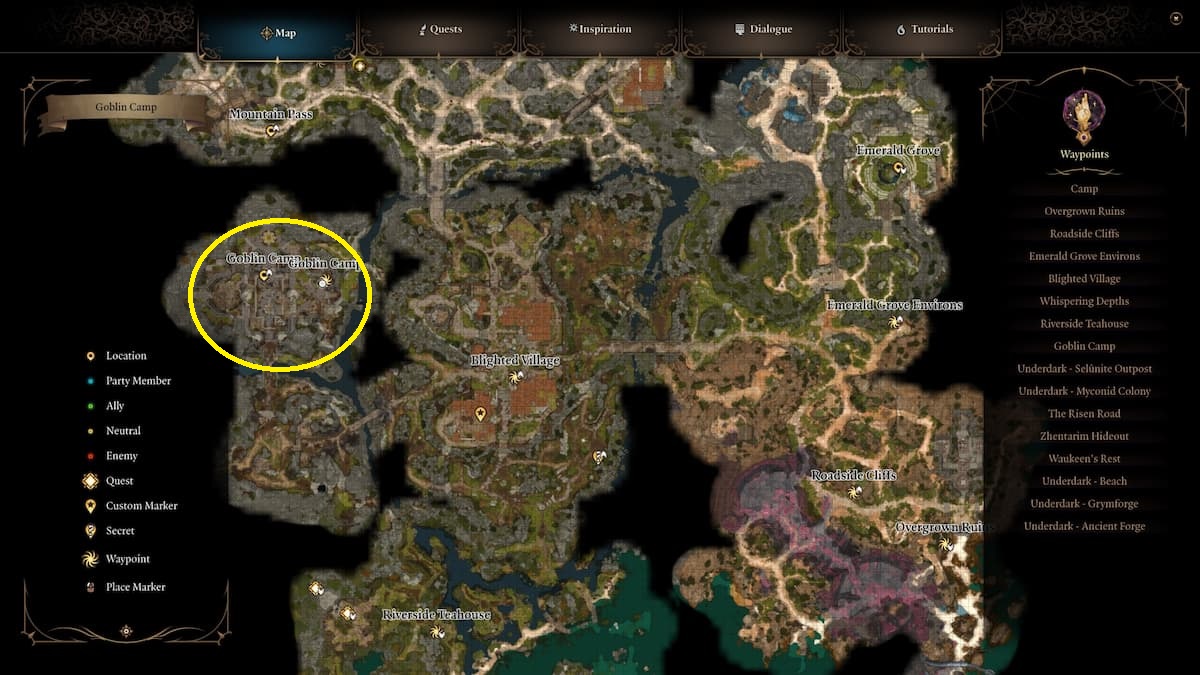
Task: Select Overgrown Ruins in waypoint list
Action: [x=1084, y=211]
